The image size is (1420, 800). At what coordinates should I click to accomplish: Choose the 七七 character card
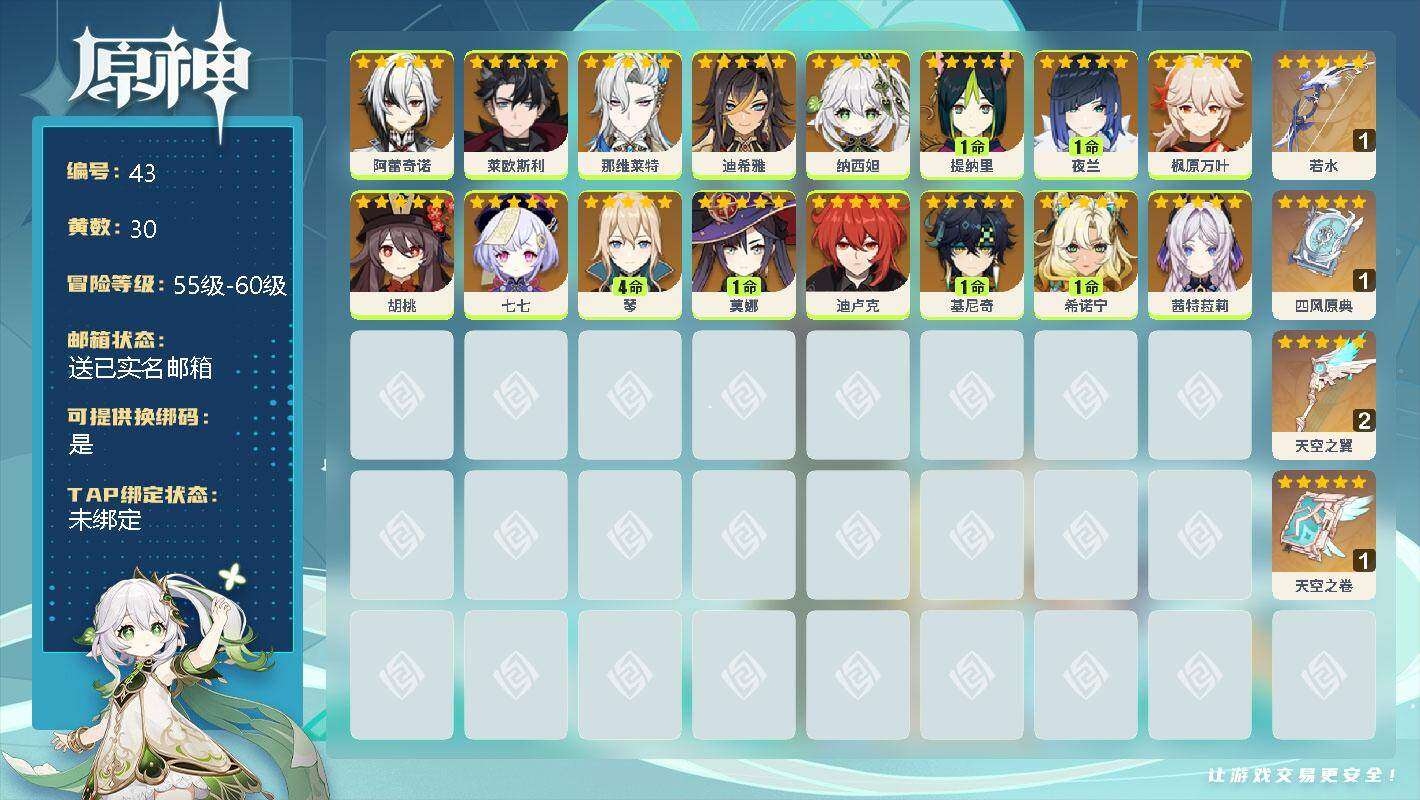tap(515, 254)
